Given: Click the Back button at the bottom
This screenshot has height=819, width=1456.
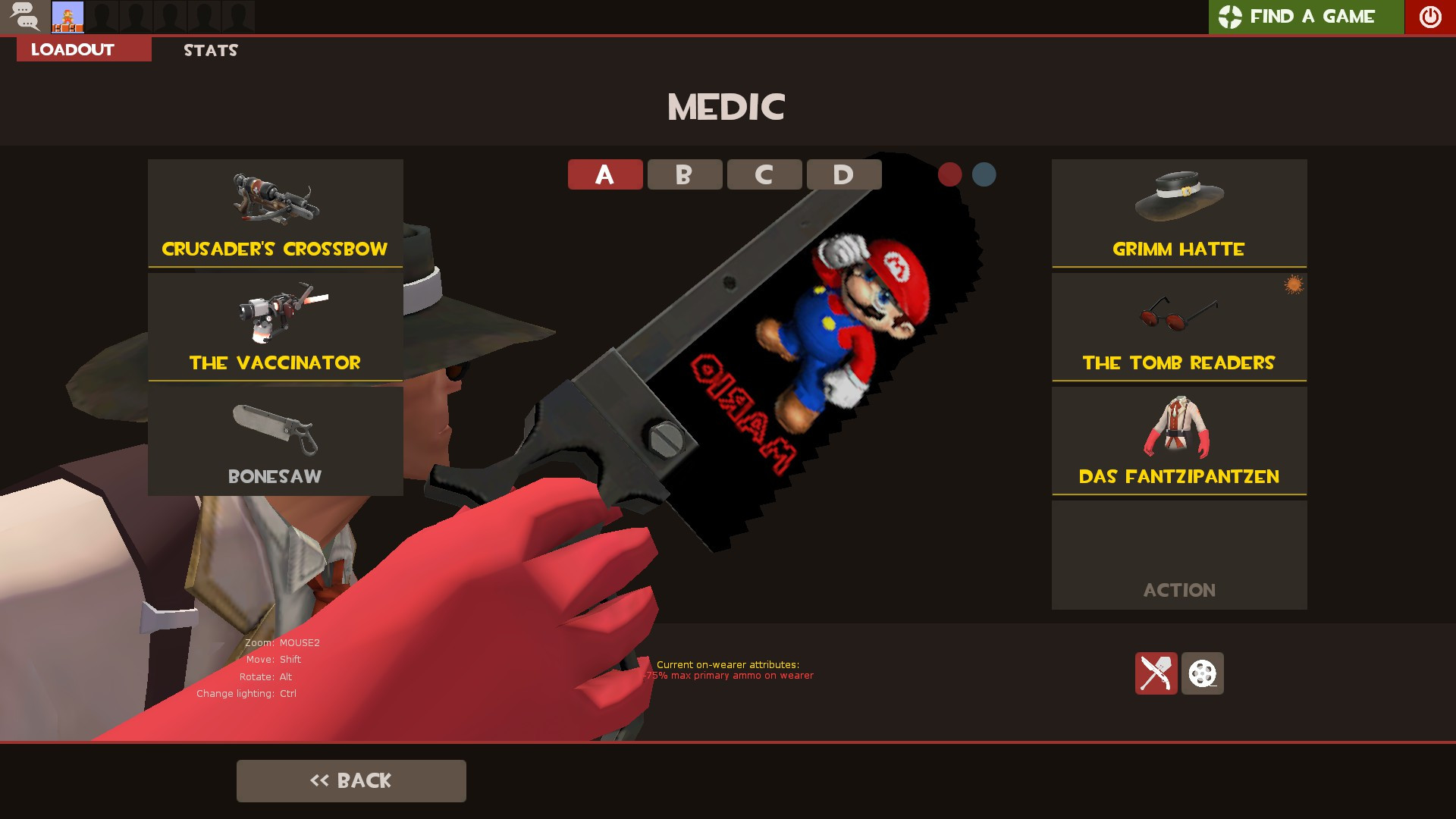Looking at the screenshot, I should (351, 780).
